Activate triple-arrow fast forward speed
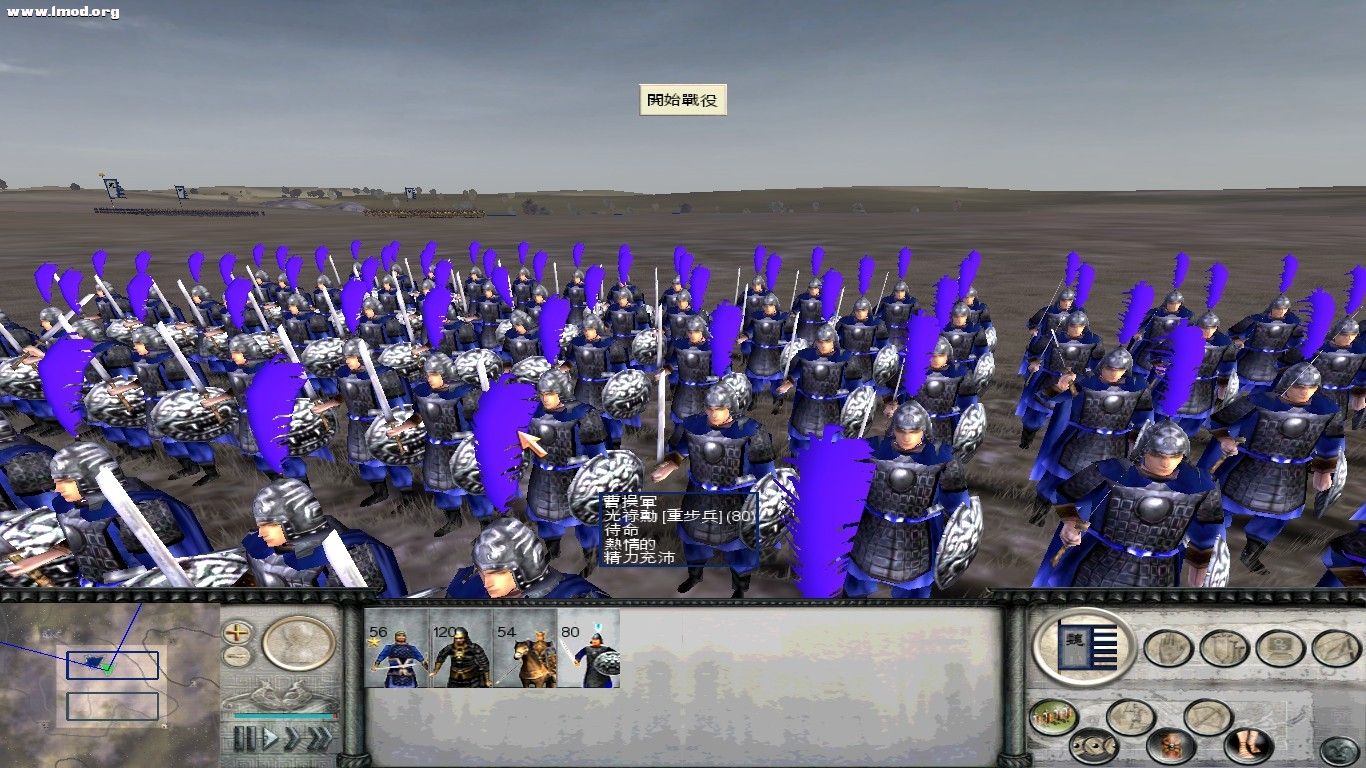This screenshot has height=768, width=1366. tap(321, 736)
